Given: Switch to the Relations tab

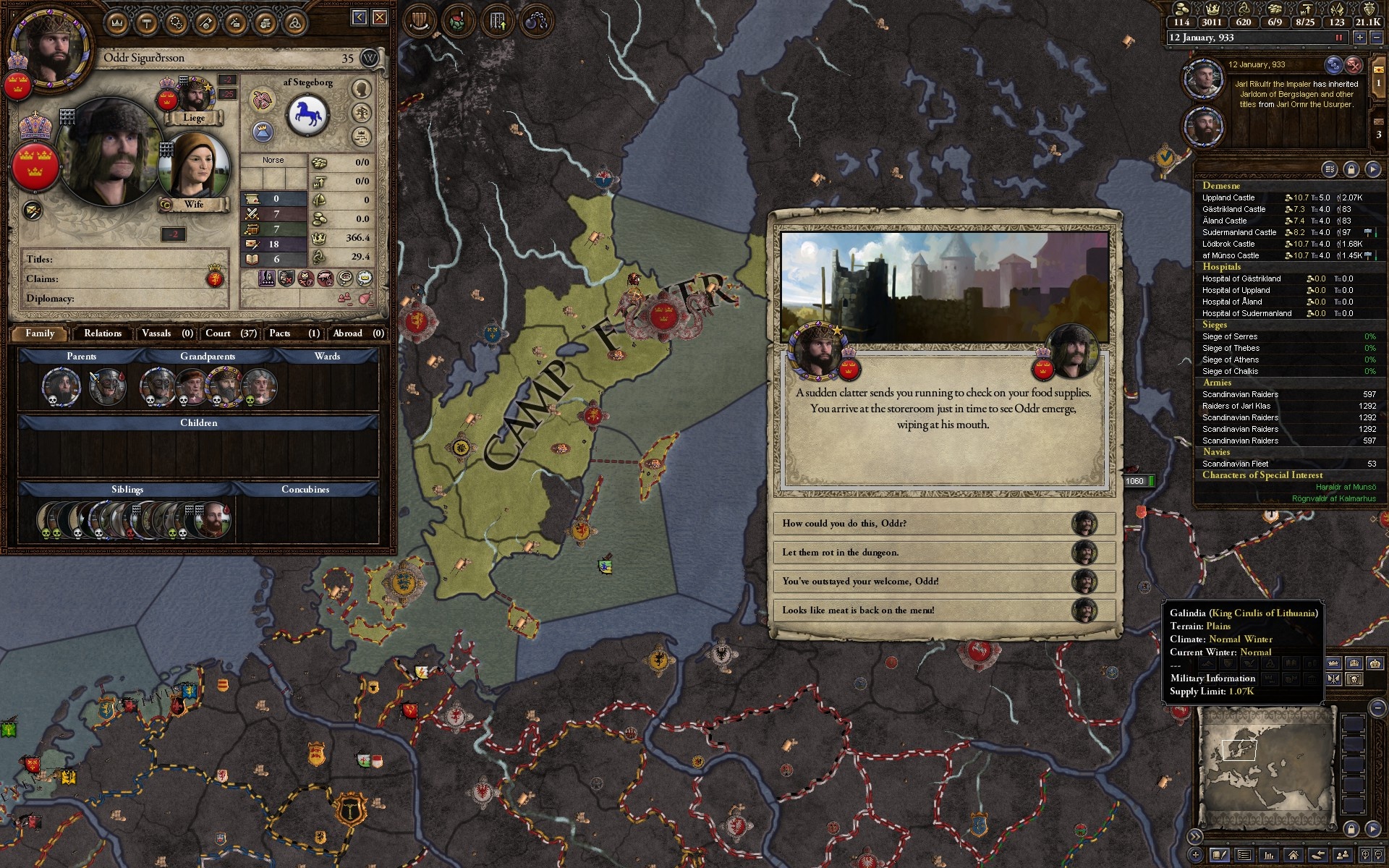Looking at the screenshot, I should [103, 333].
